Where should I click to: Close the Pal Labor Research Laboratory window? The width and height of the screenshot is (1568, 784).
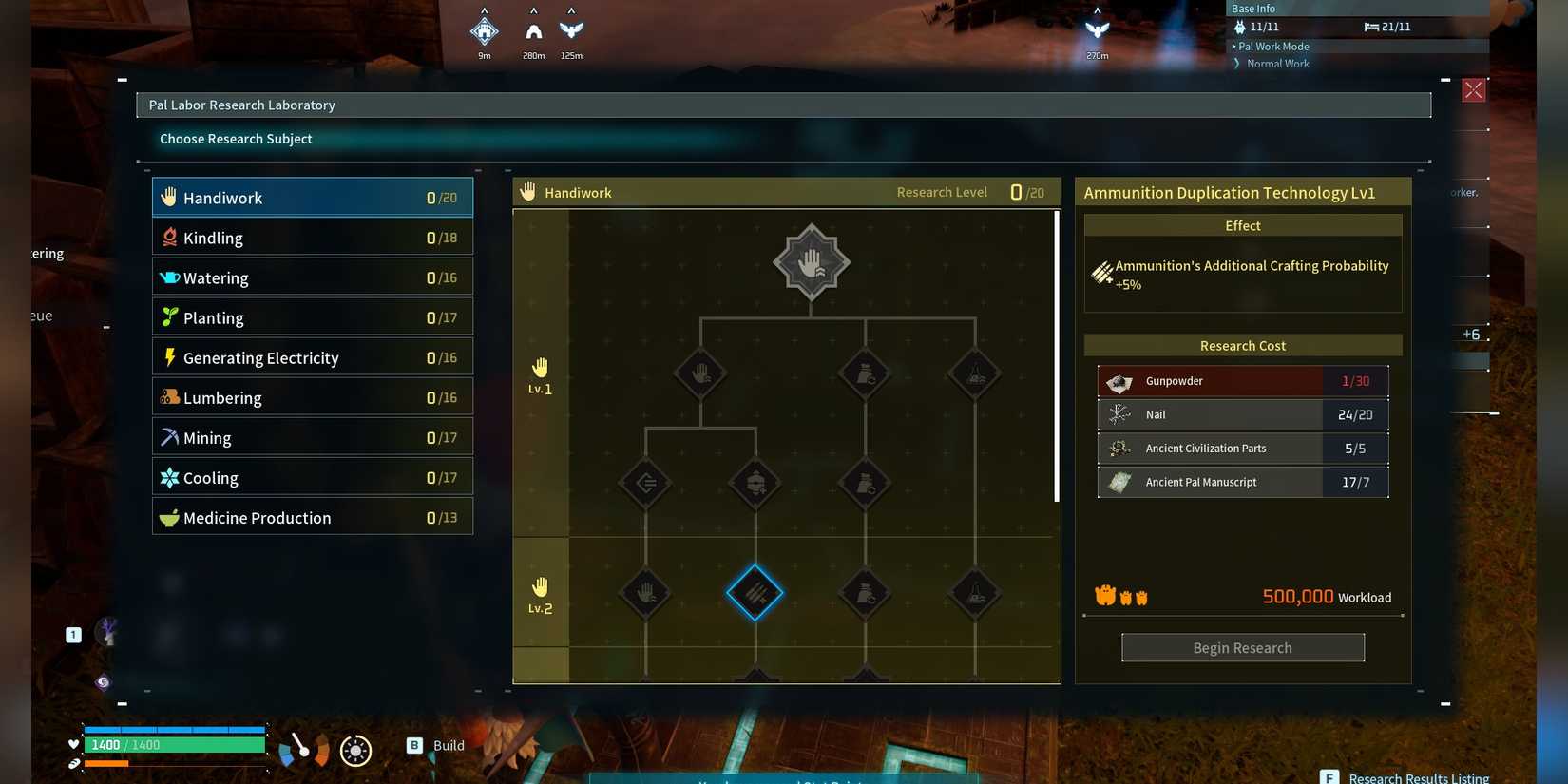1473,90
